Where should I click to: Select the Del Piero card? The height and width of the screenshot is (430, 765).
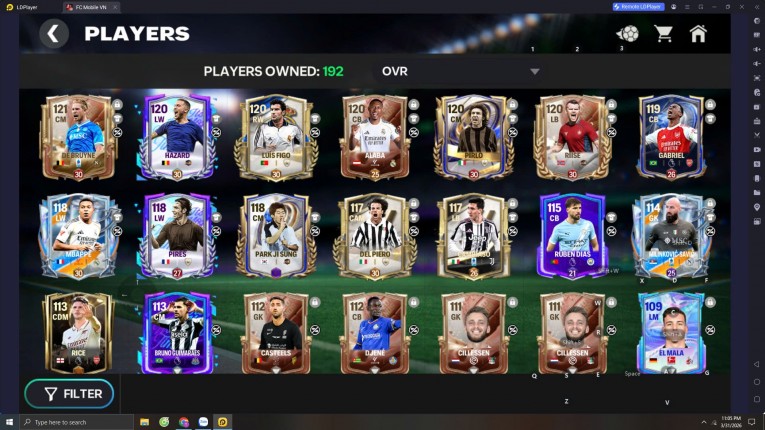(x=372, y=236)
